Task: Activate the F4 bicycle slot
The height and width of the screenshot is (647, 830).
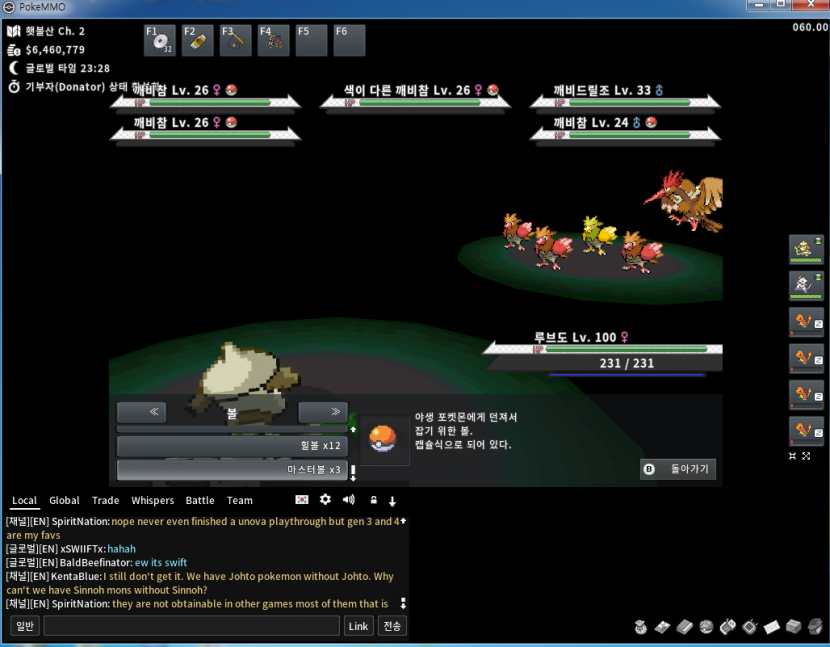Action: (x=274, y=41)
